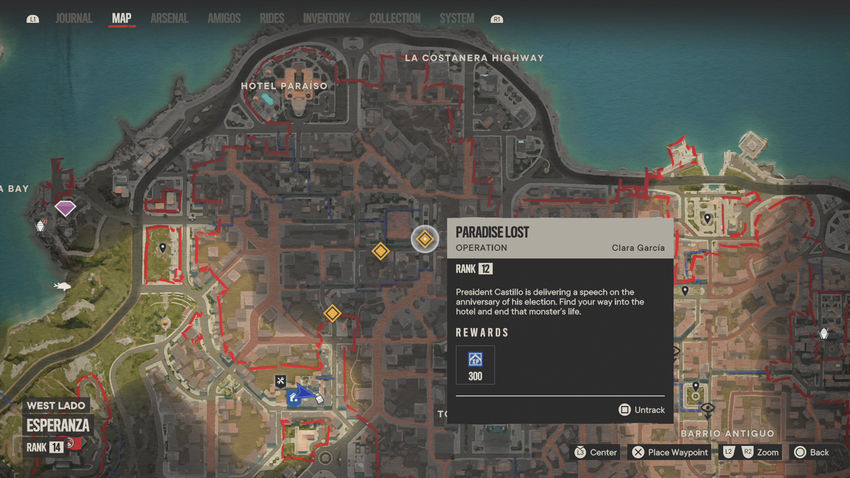The image size is (850, 478).
Task: Show the Inventory tab
Action: (x=326, y=18)
